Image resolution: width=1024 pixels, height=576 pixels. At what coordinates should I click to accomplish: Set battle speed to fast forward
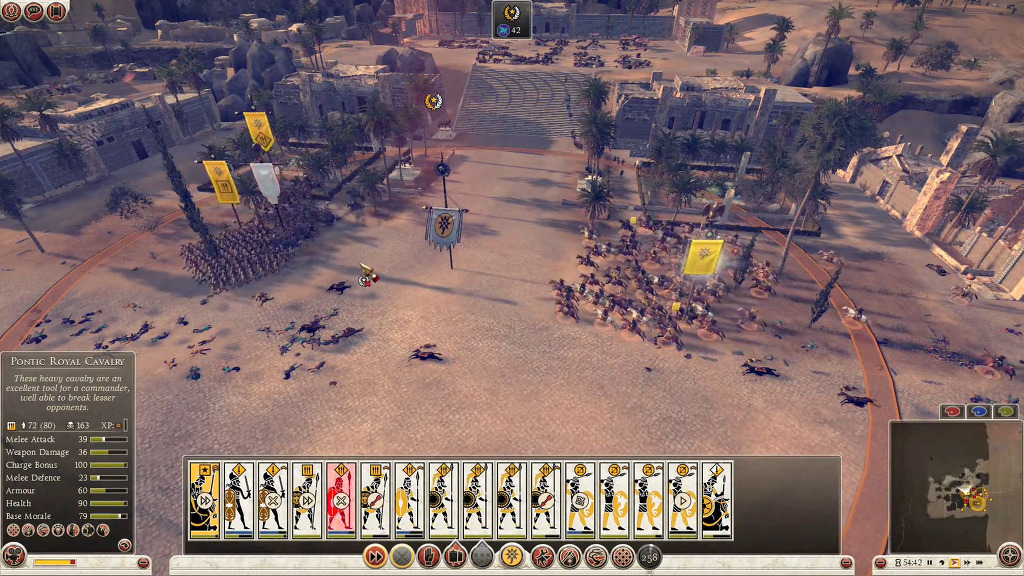pos(967,563)
